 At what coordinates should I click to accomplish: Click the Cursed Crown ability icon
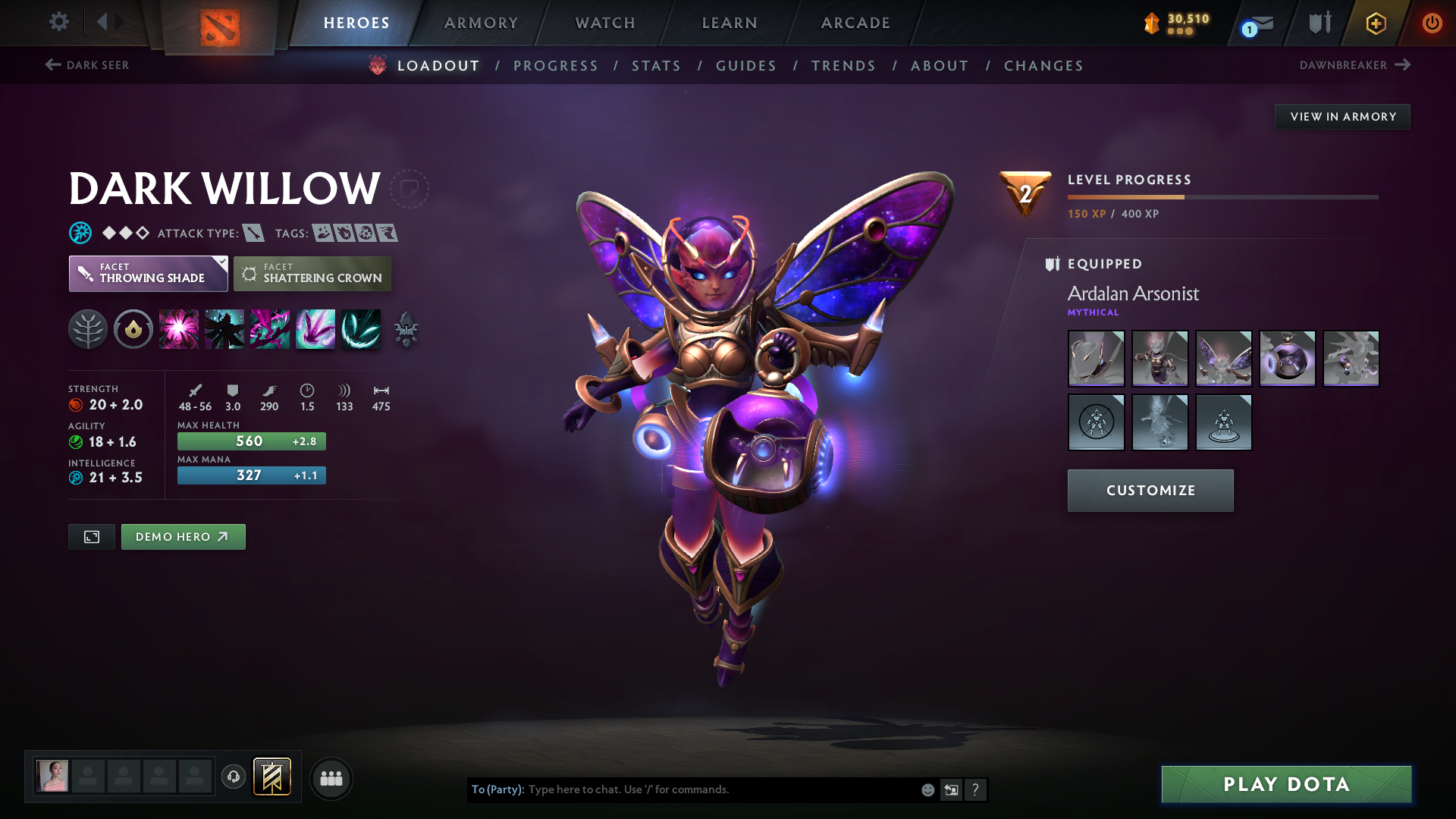pos(270,329)
